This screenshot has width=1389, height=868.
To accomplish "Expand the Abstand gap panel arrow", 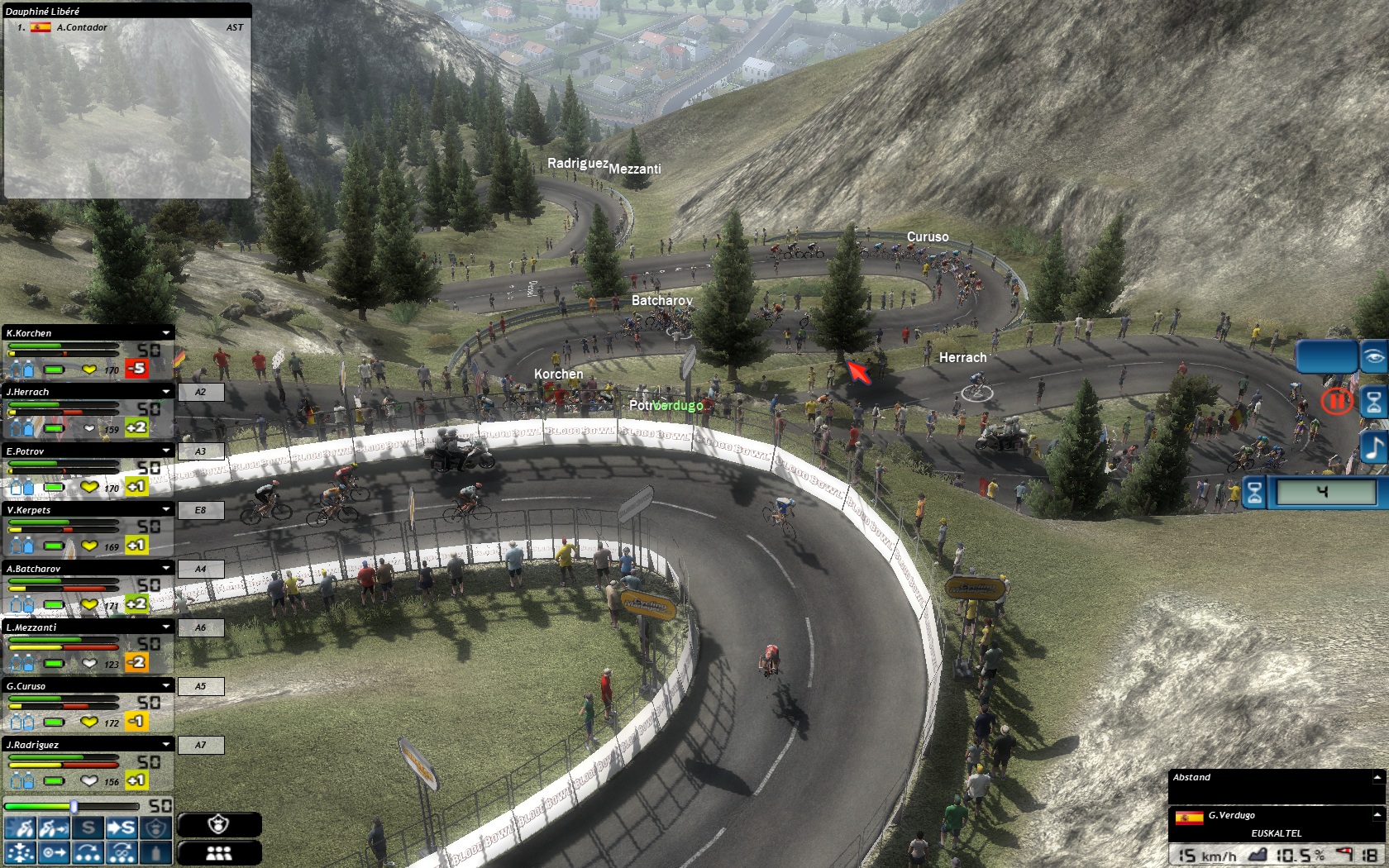I will point(1377,777).
